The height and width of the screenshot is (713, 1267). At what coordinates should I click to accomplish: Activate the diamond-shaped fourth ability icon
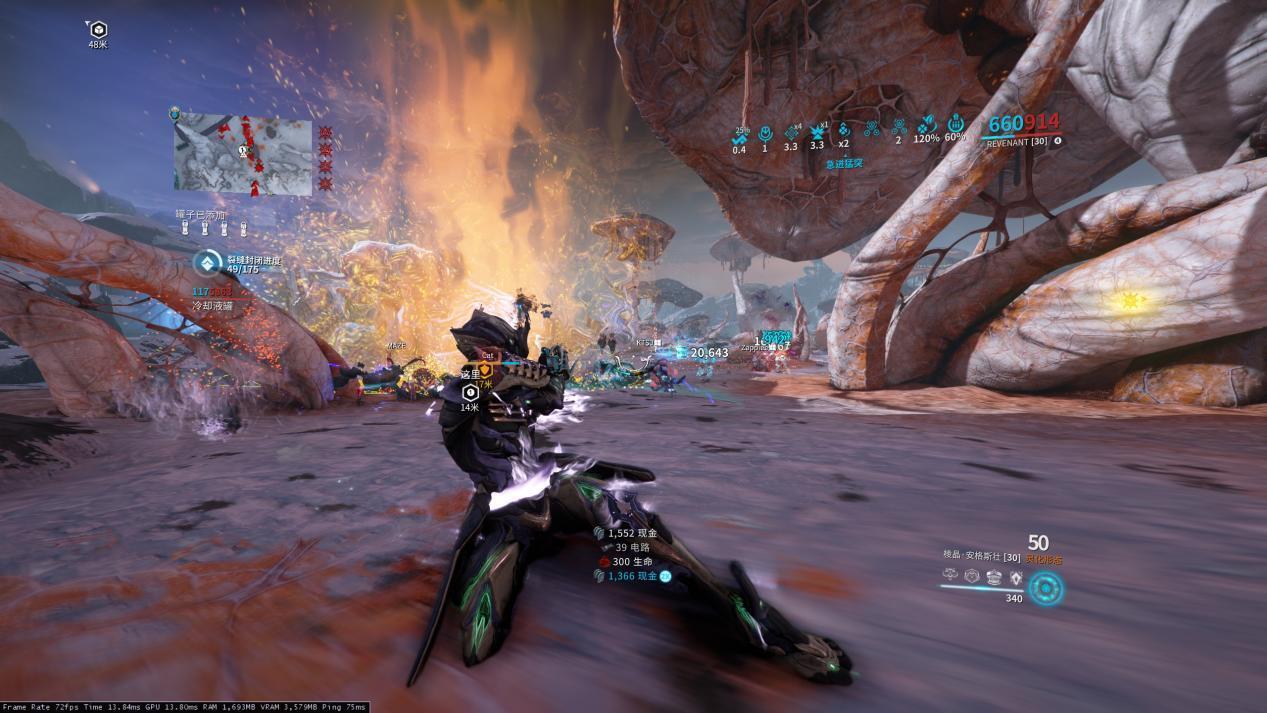[x=1016, y=577]
